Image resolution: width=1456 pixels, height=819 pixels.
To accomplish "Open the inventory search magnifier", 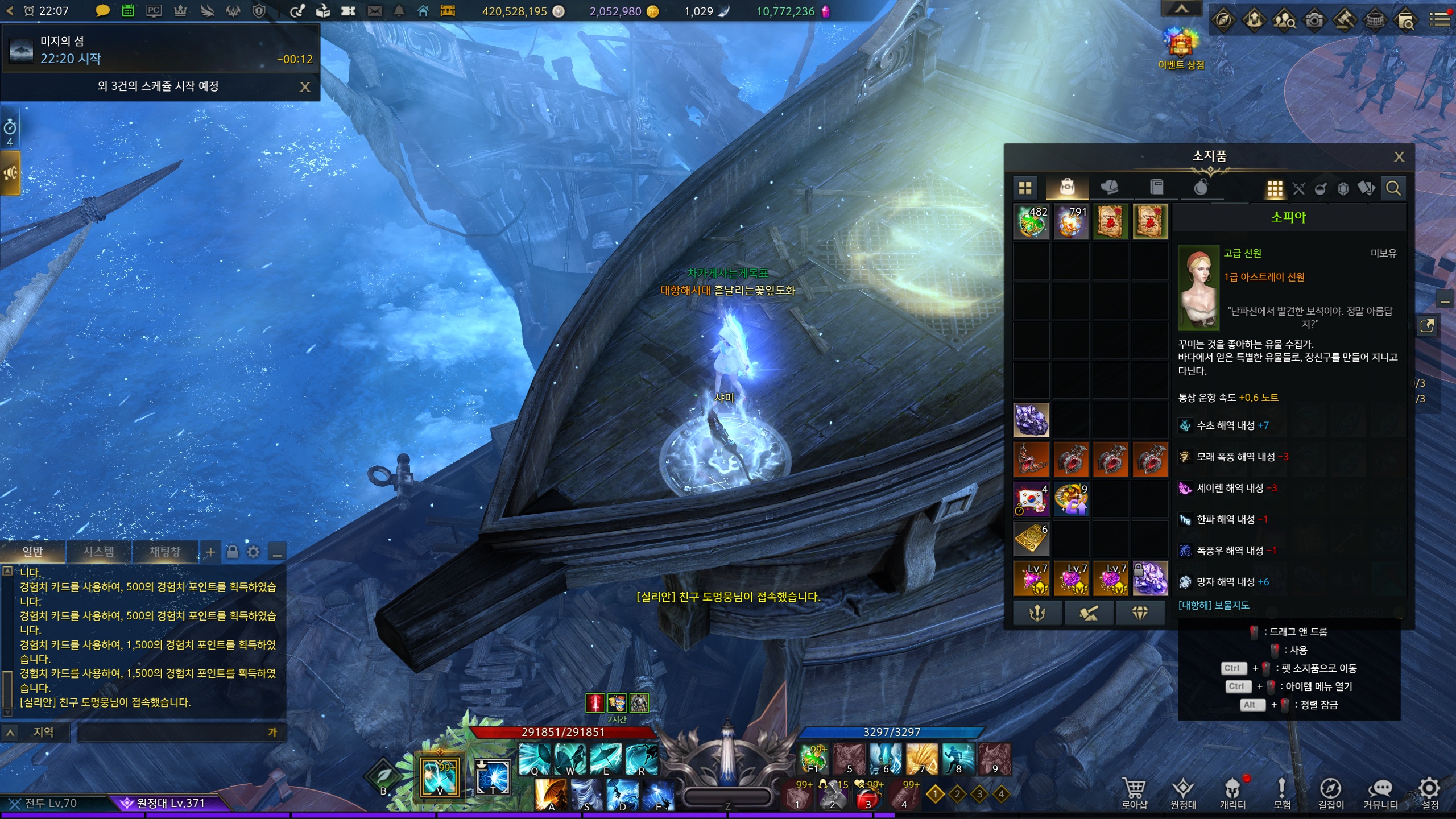I will tap(1393, 188).
